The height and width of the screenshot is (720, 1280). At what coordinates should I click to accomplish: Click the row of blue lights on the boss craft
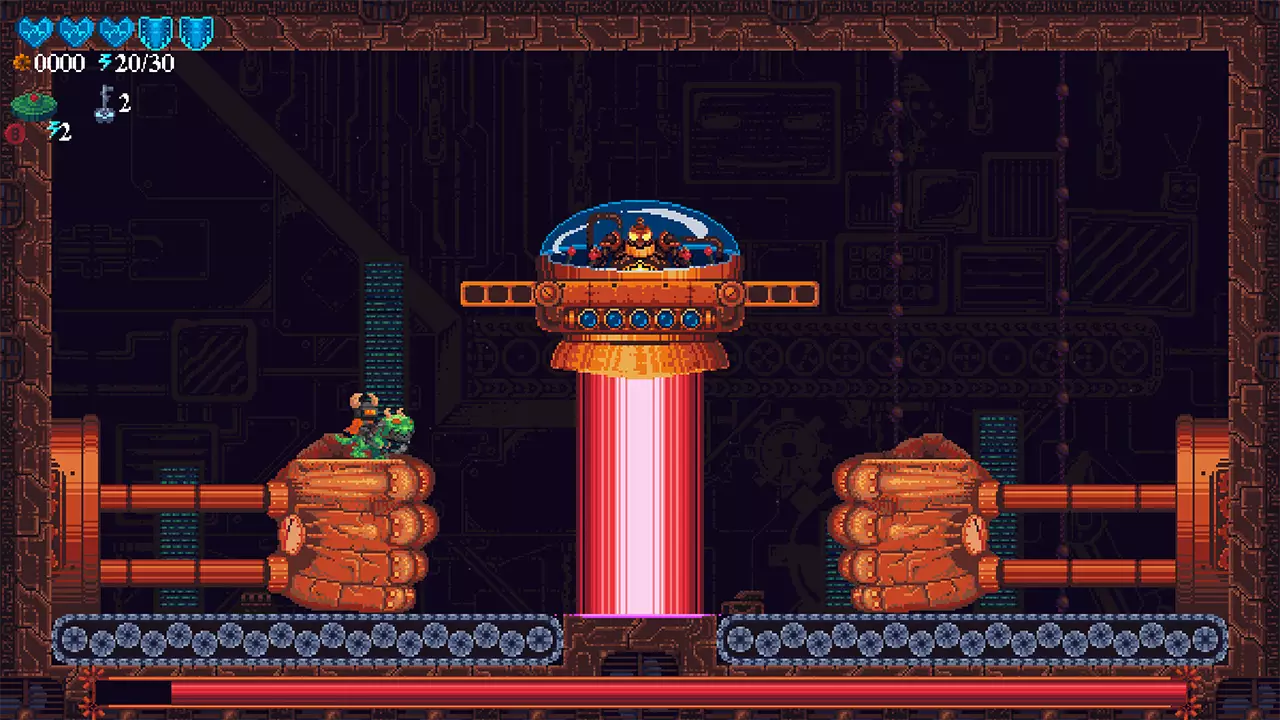click(640, 319)
